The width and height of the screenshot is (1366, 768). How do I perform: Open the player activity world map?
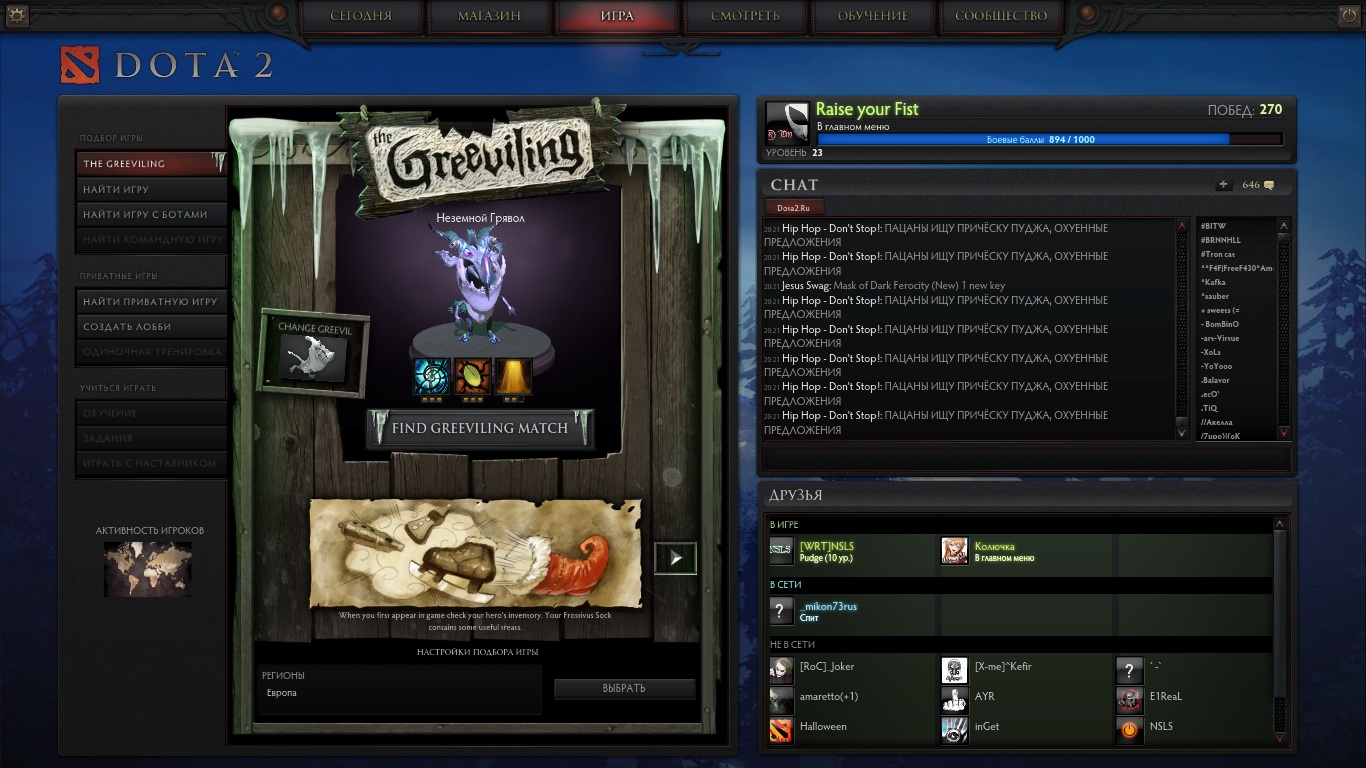(147, 568)
